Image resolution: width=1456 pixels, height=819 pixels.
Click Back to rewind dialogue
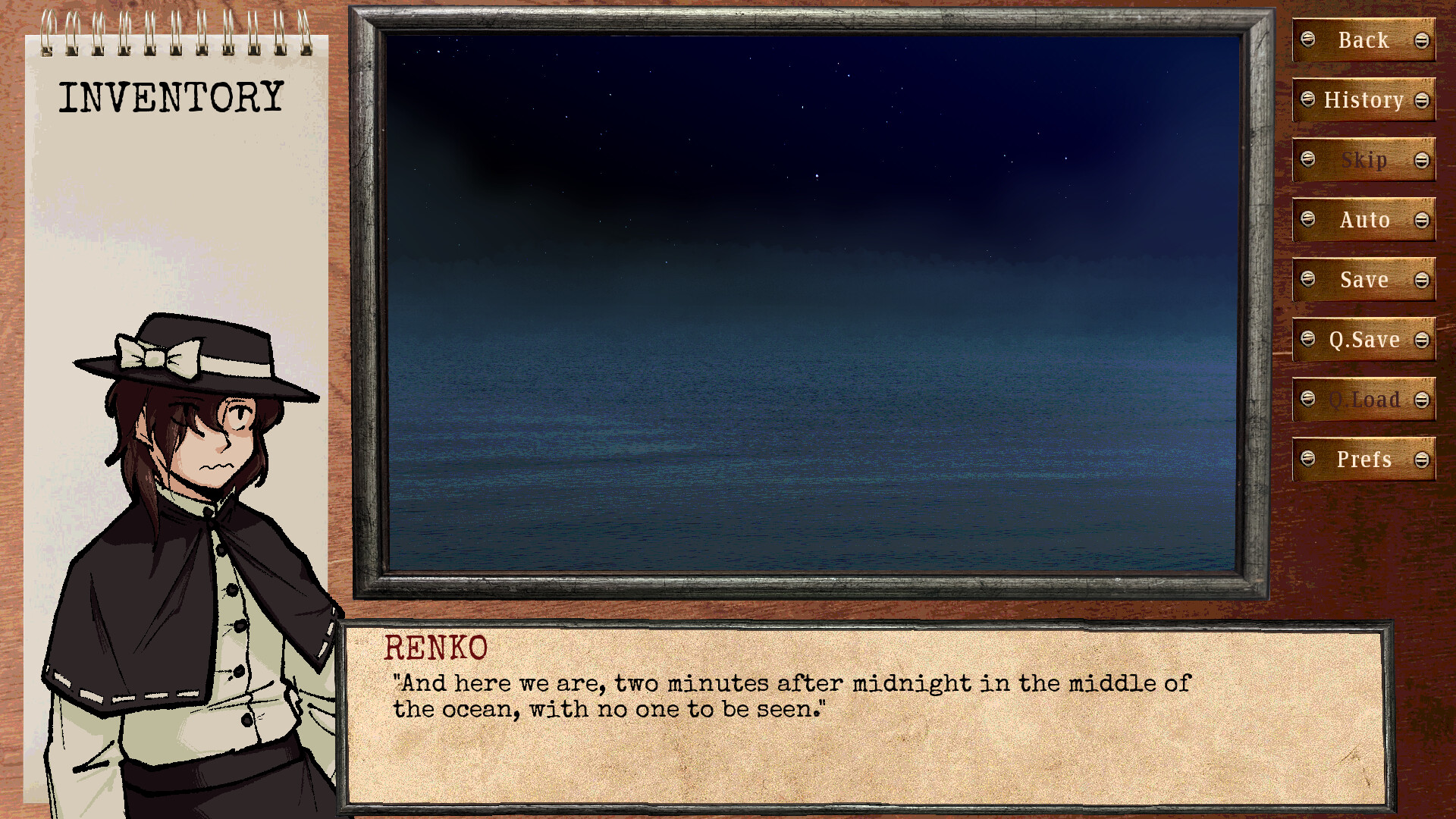point(1363,40)
